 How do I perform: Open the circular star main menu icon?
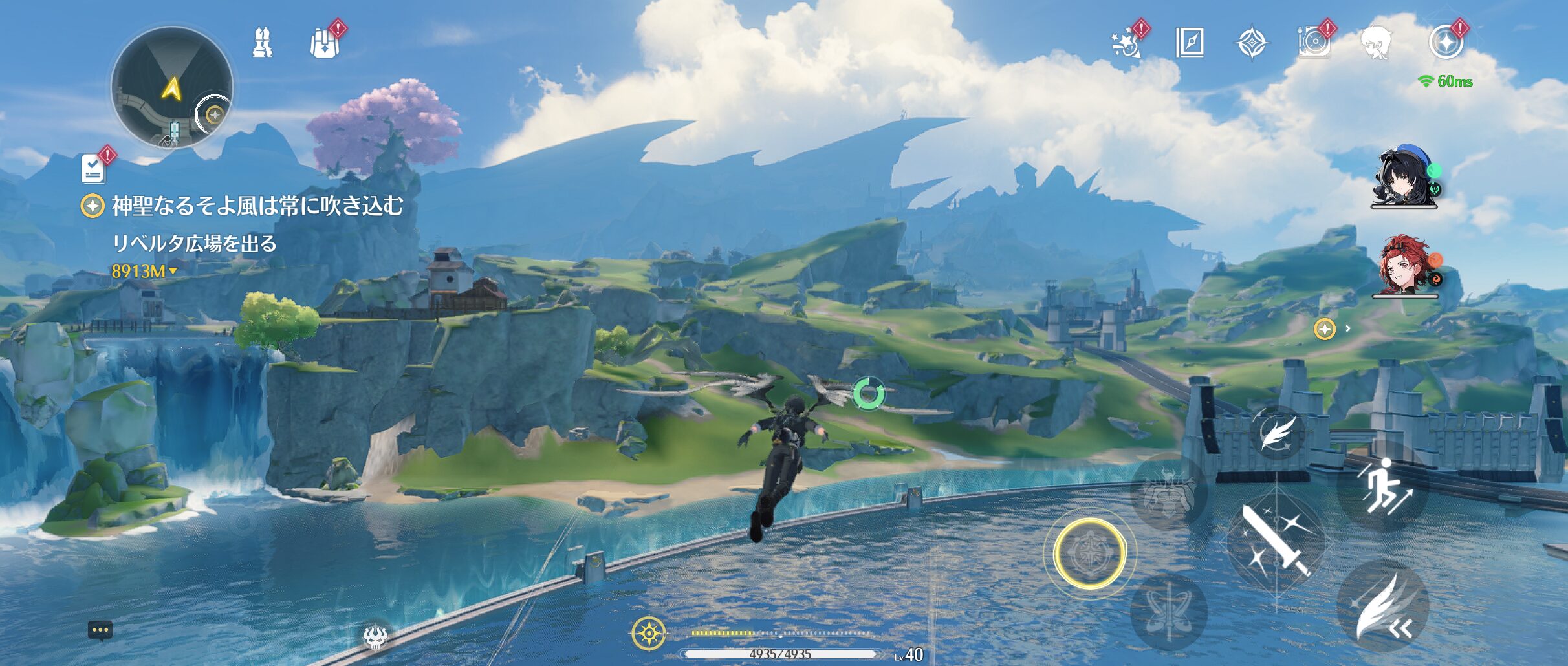[x=1445, y=43]
